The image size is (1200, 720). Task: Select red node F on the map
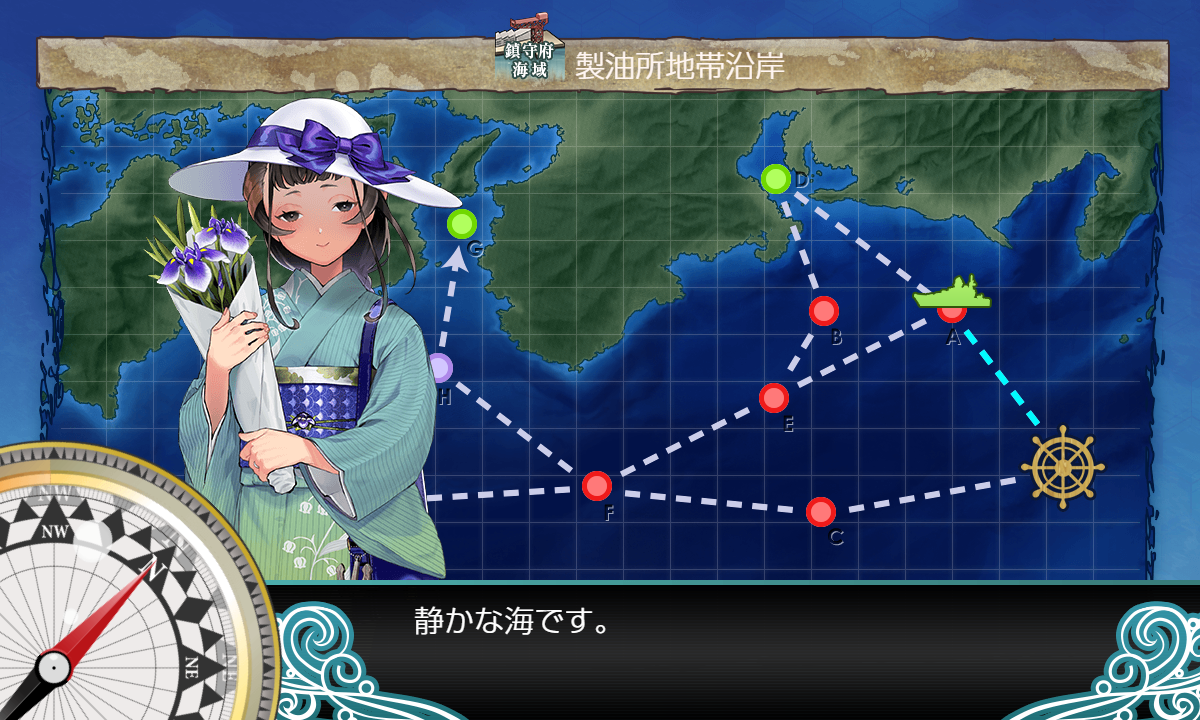[597, 486]
